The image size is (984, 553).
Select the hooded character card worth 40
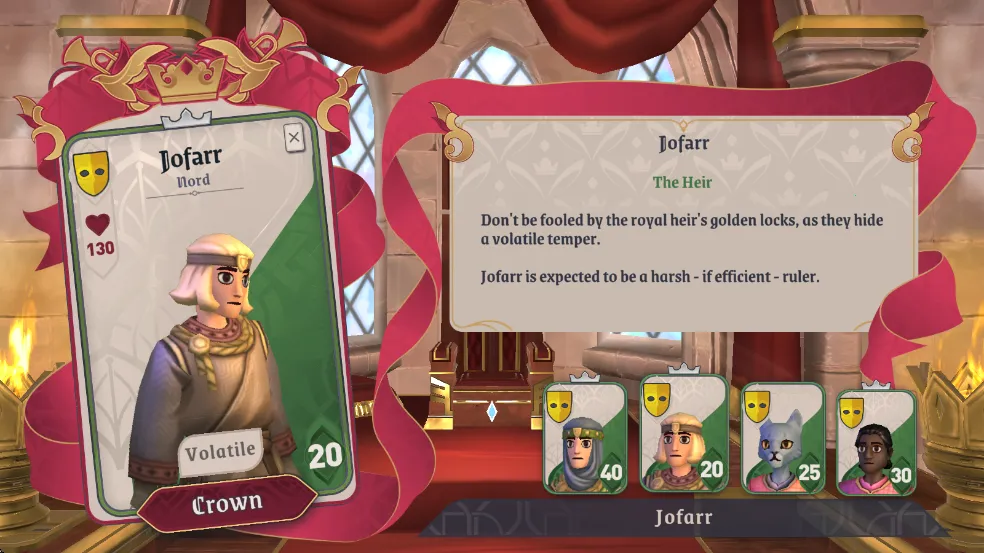click(x=585, y=438)
